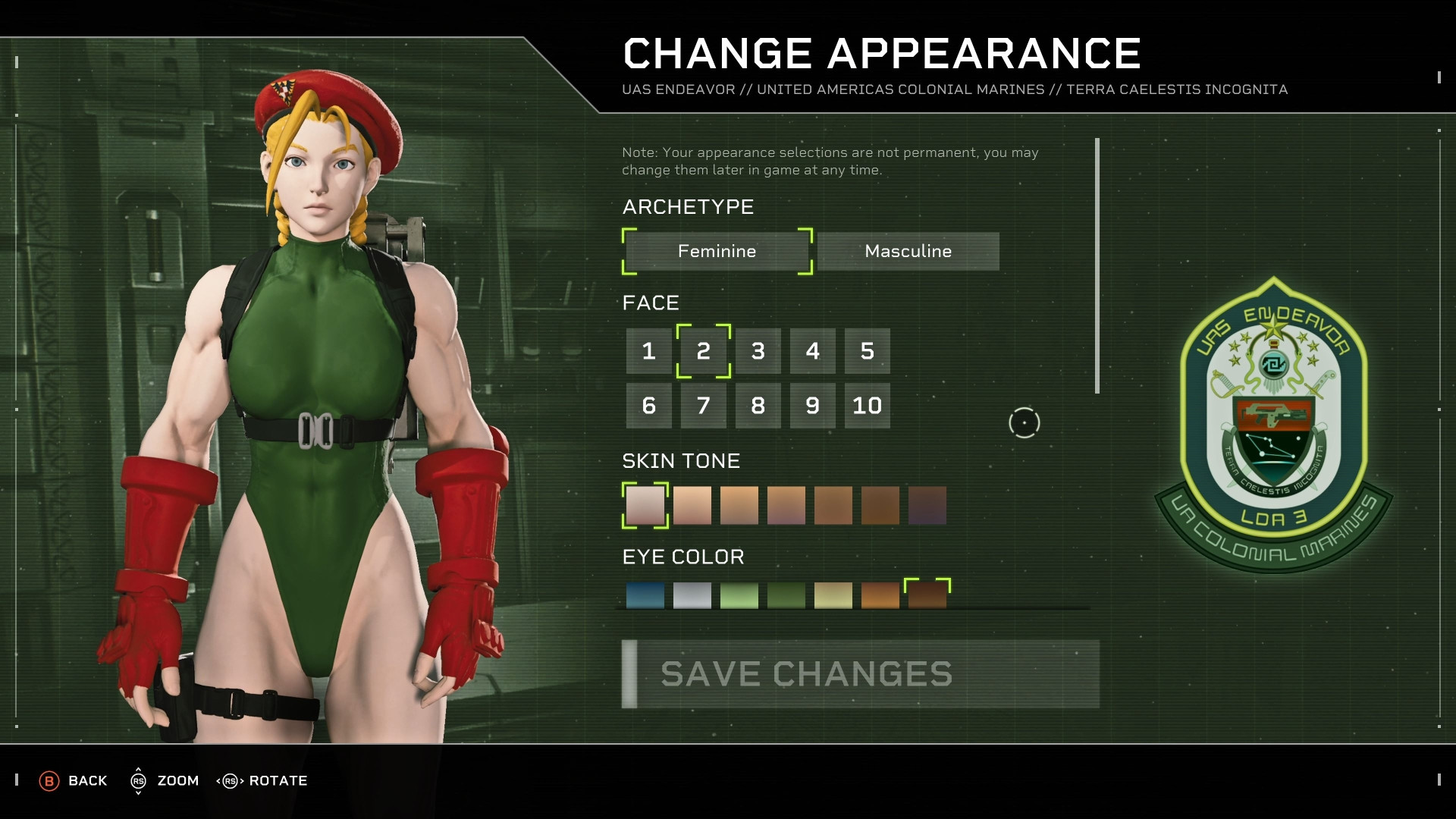The width and height of the screenshot is (1456, 819).
Task: Select face number 5
Action: click(867, 351)
